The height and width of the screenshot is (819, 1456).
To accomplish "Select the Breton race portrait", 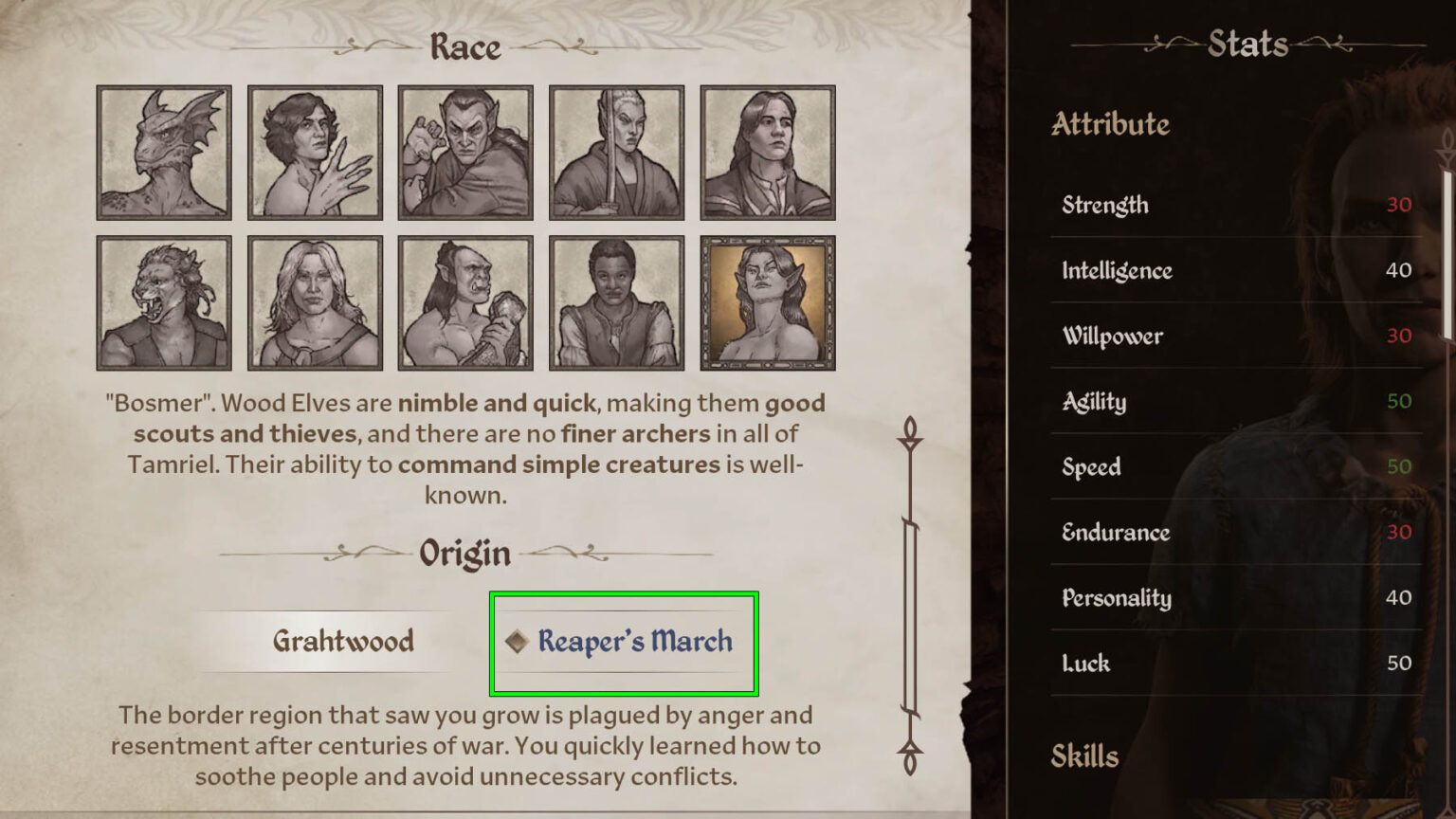I will click(x=314, y=152).
